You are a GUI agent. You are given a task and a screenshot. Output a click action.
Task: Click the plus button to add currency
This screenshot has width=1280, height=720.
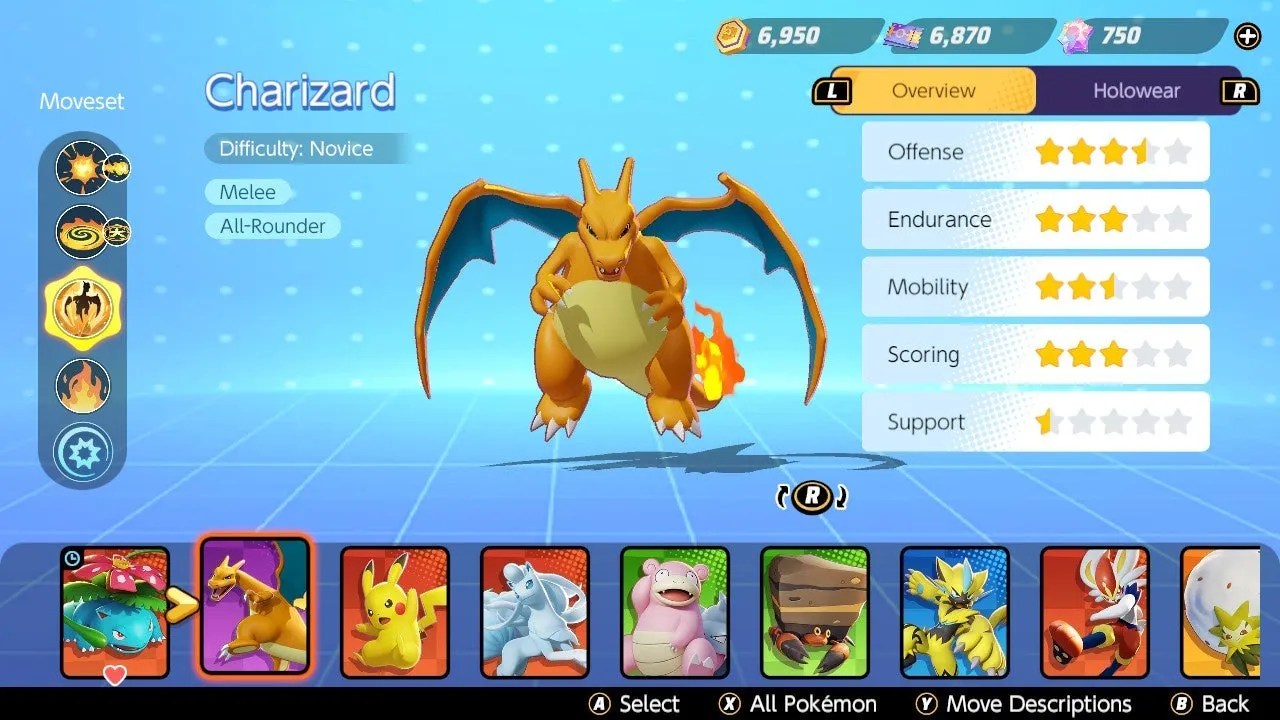point(1247,36)
